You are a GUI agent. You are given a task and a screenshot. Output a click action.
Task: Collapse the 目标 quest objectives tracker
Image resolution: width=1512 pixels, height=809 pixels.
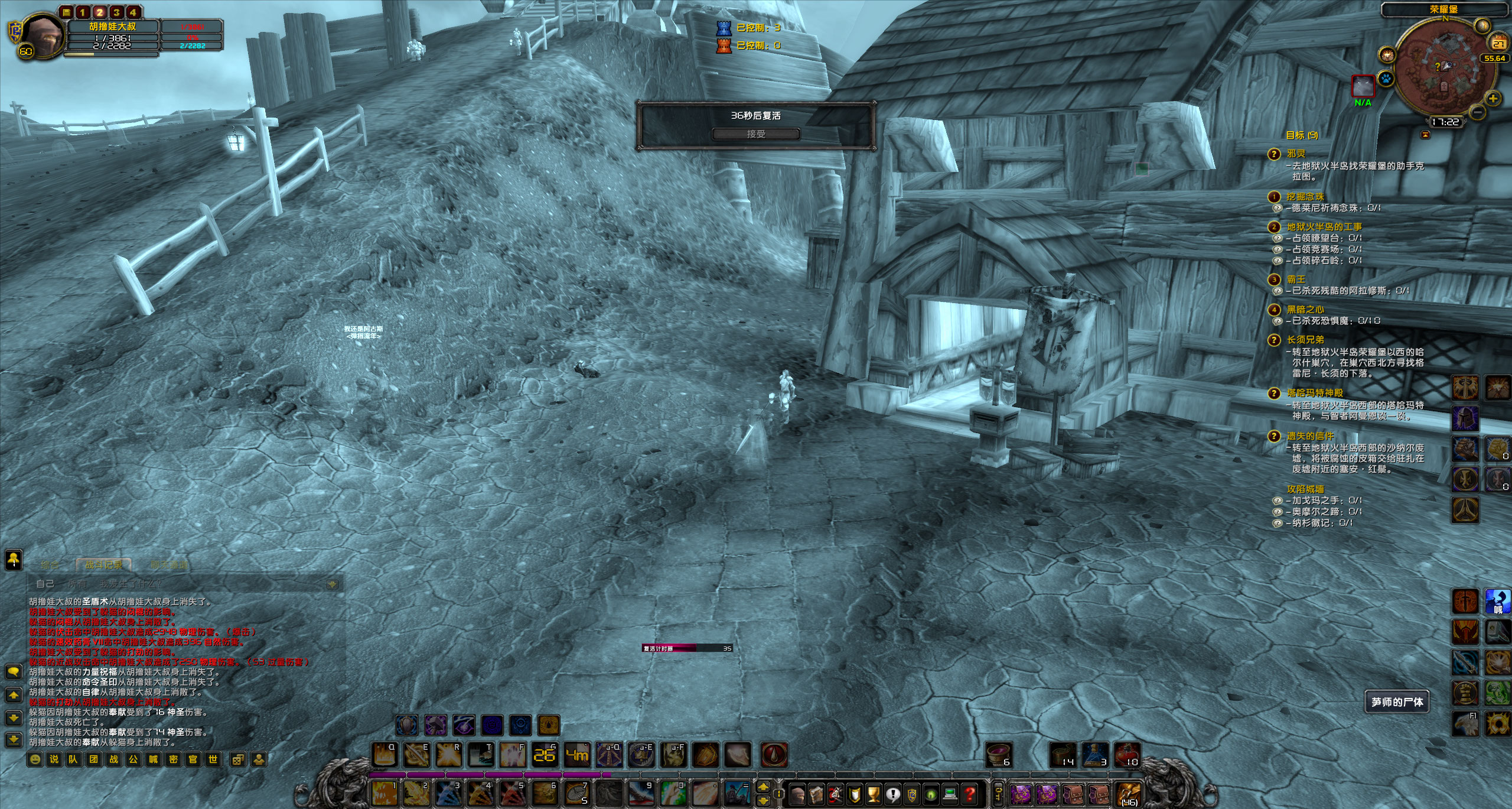pos(1425,135)
